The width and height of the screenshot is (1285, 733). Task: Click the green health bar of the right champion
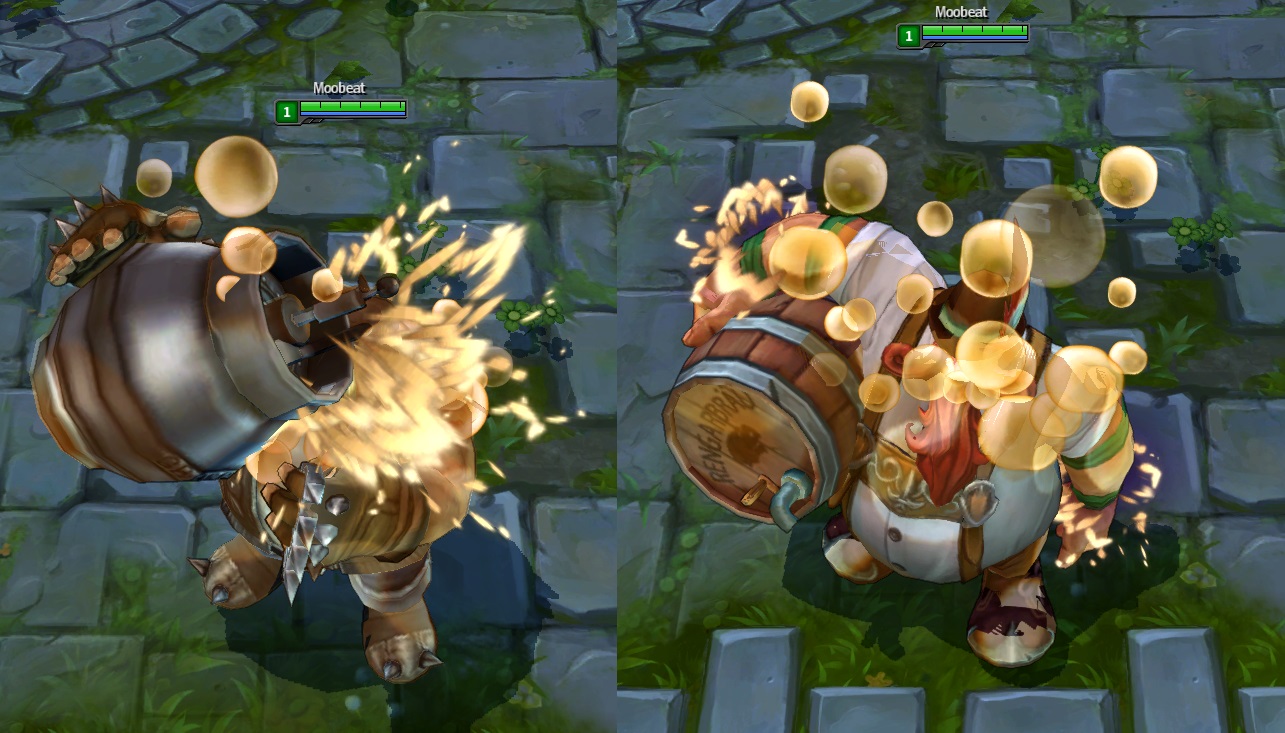click(x=975, y=32)
